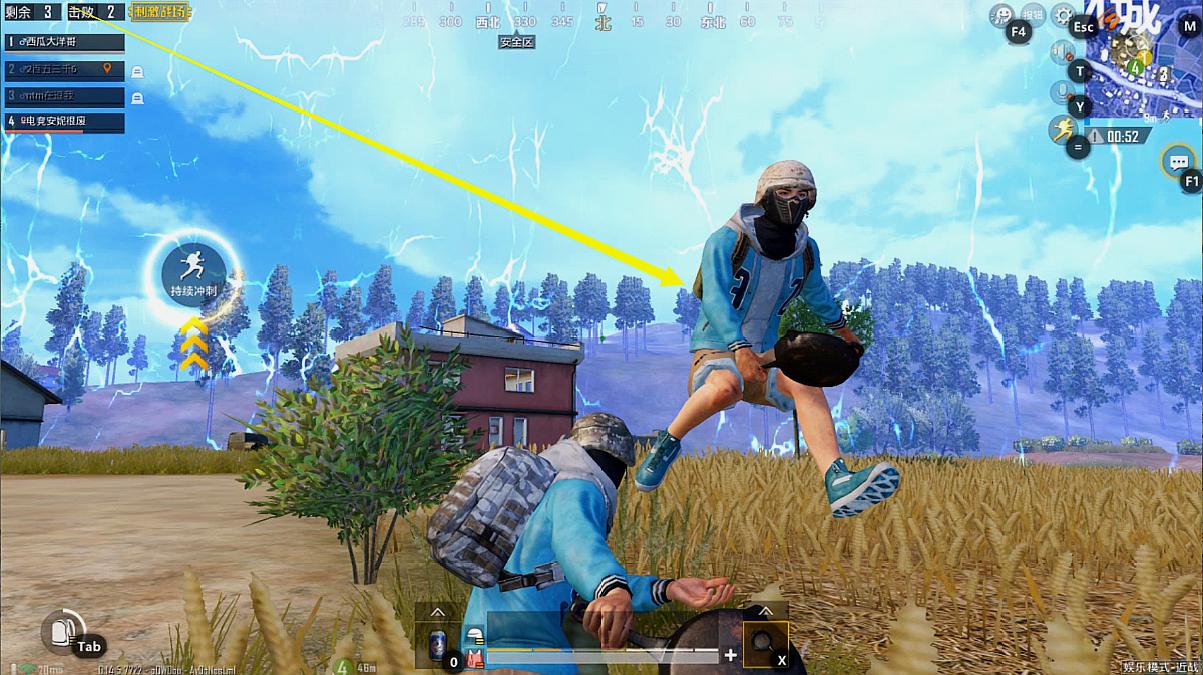The image size is (1203, 675).
Task: Open the emote smiley face menu
Action: coord(1001,15)
